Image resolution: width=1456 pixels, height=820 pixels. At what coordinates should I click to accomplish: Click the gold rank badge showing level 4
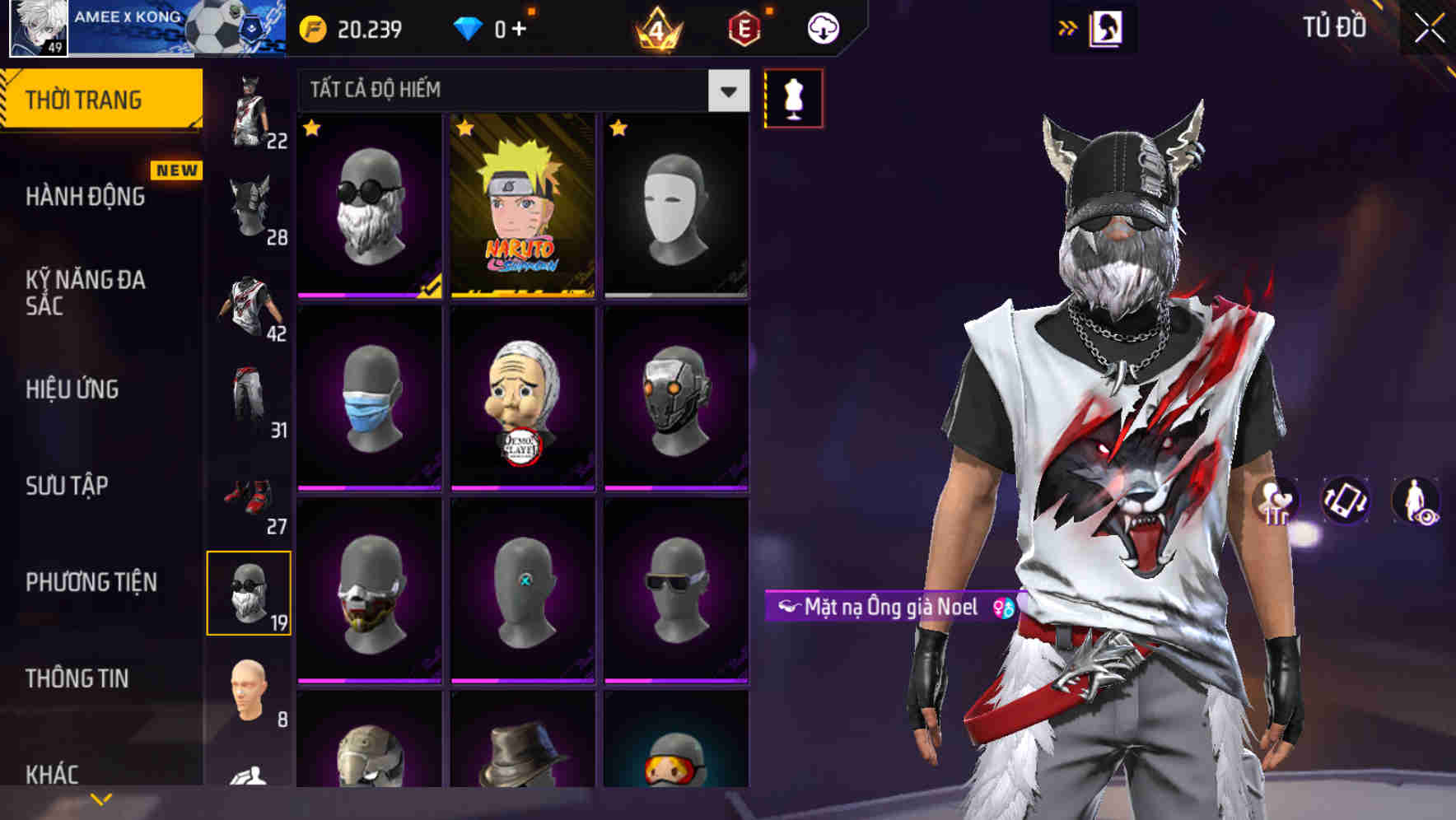click(x=659, y=26)
